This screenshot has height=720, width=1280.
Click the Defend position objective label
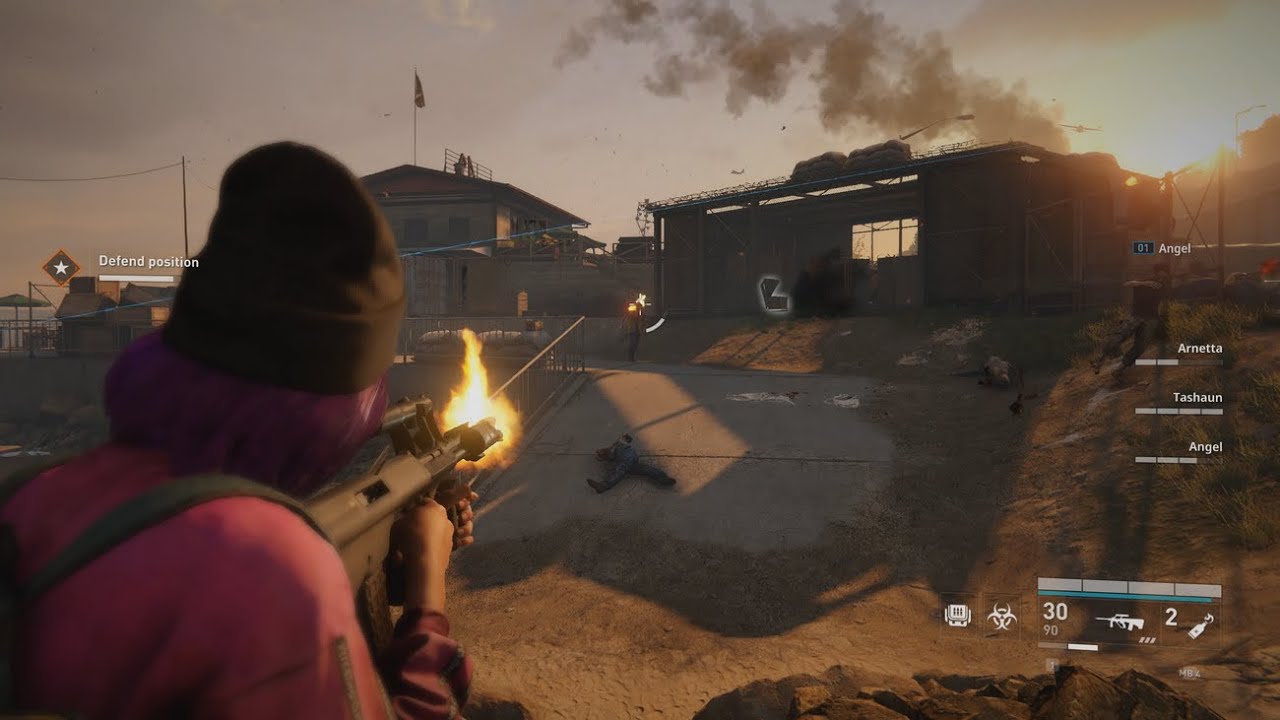click(148, 262)
